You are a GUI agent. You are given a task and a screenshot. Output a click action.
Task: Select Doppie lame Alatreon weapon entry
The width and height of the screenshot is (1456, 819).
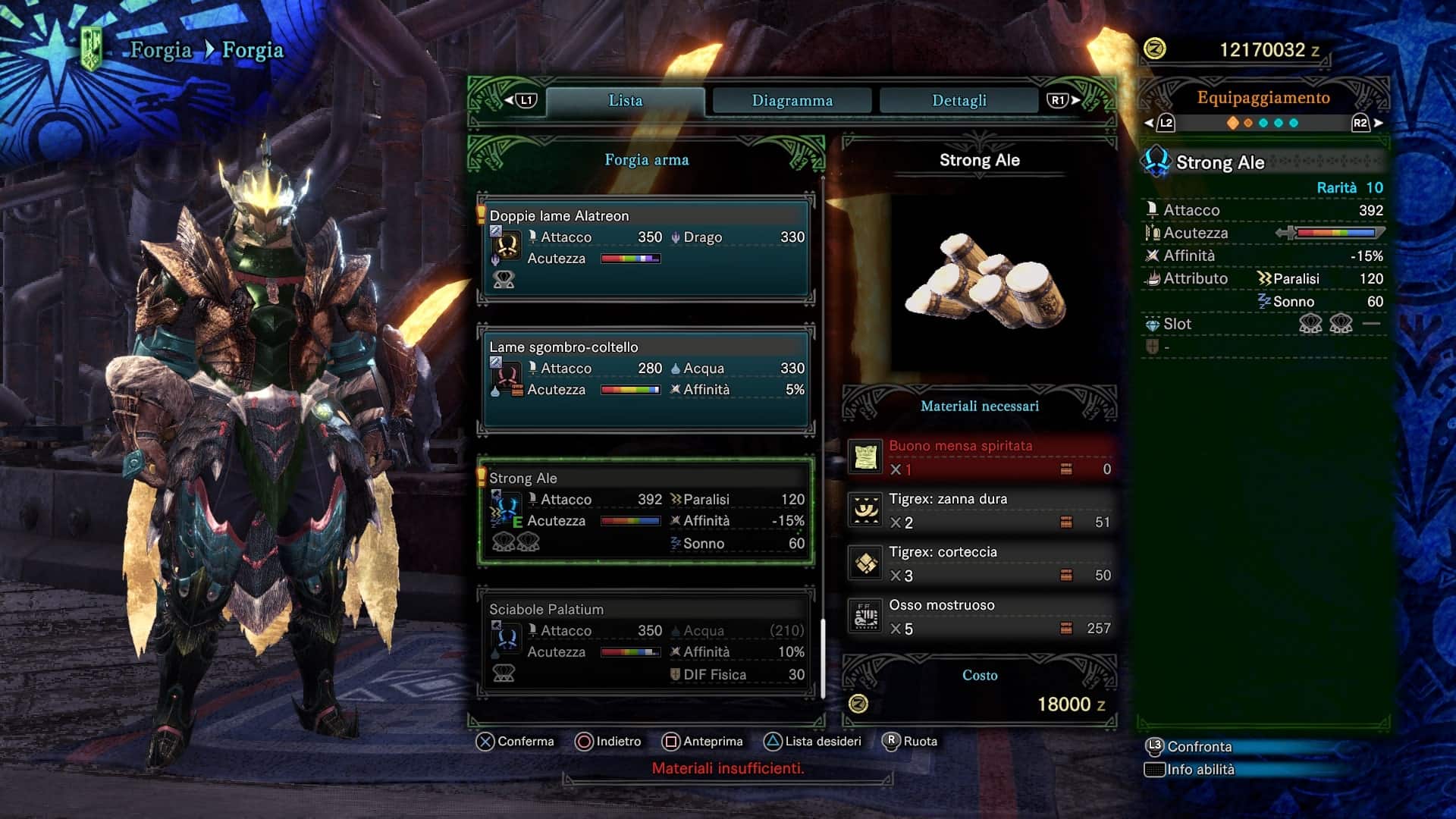646,249
